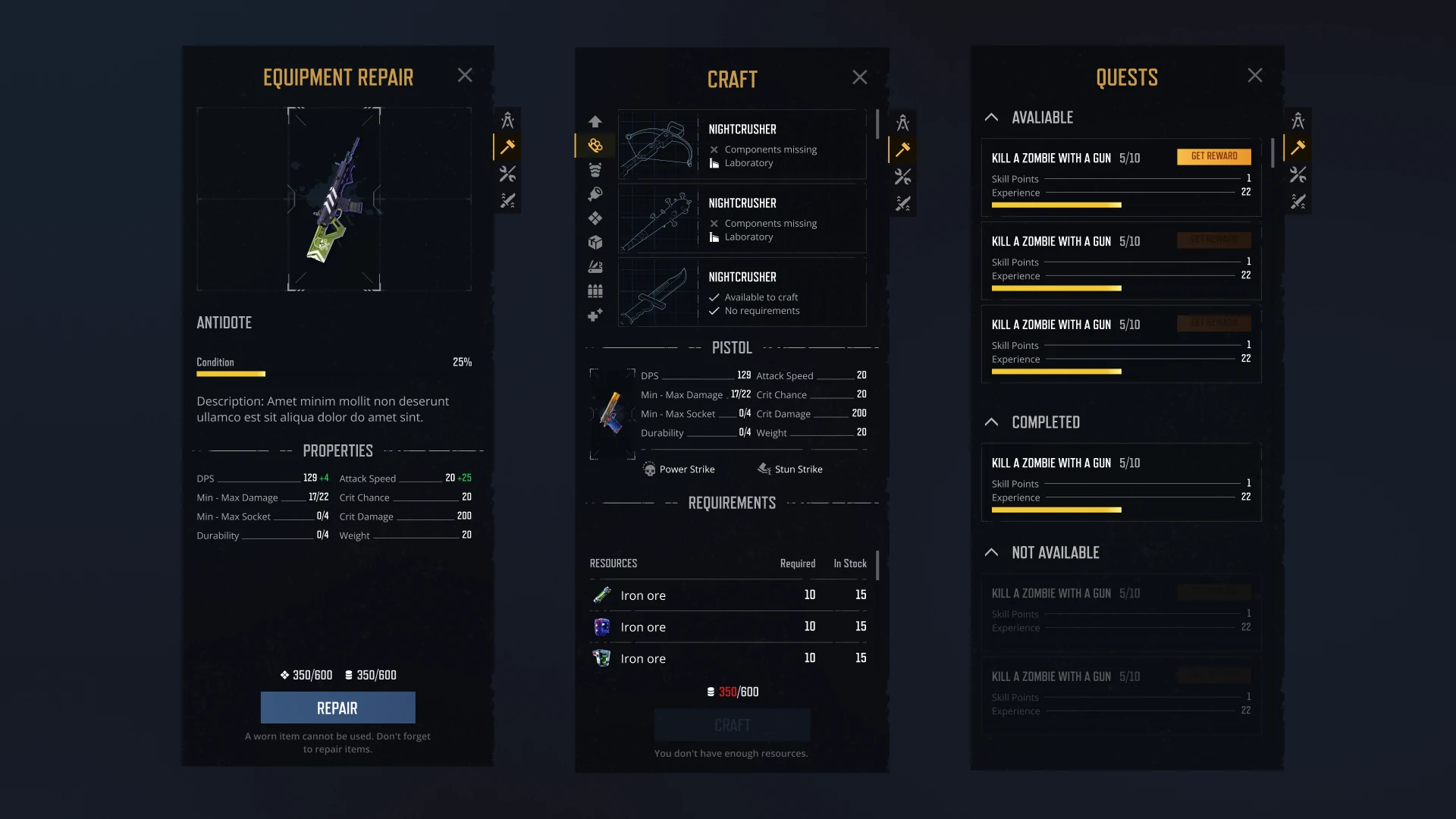Collapse the Completed quests section
Screen dimensions: 1456x819
coord(991,422)
